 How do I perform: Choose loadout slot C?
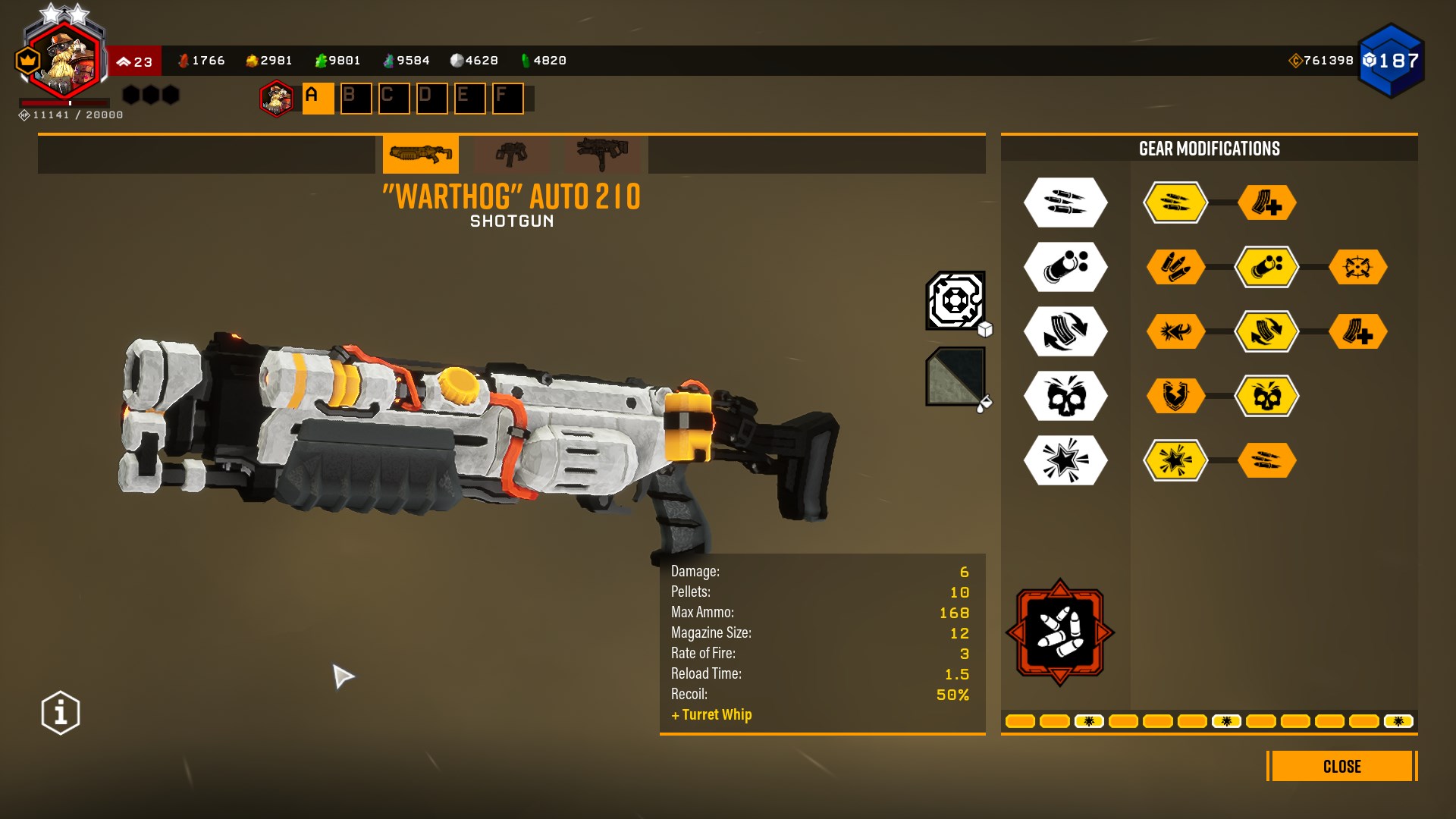(394, 99)
